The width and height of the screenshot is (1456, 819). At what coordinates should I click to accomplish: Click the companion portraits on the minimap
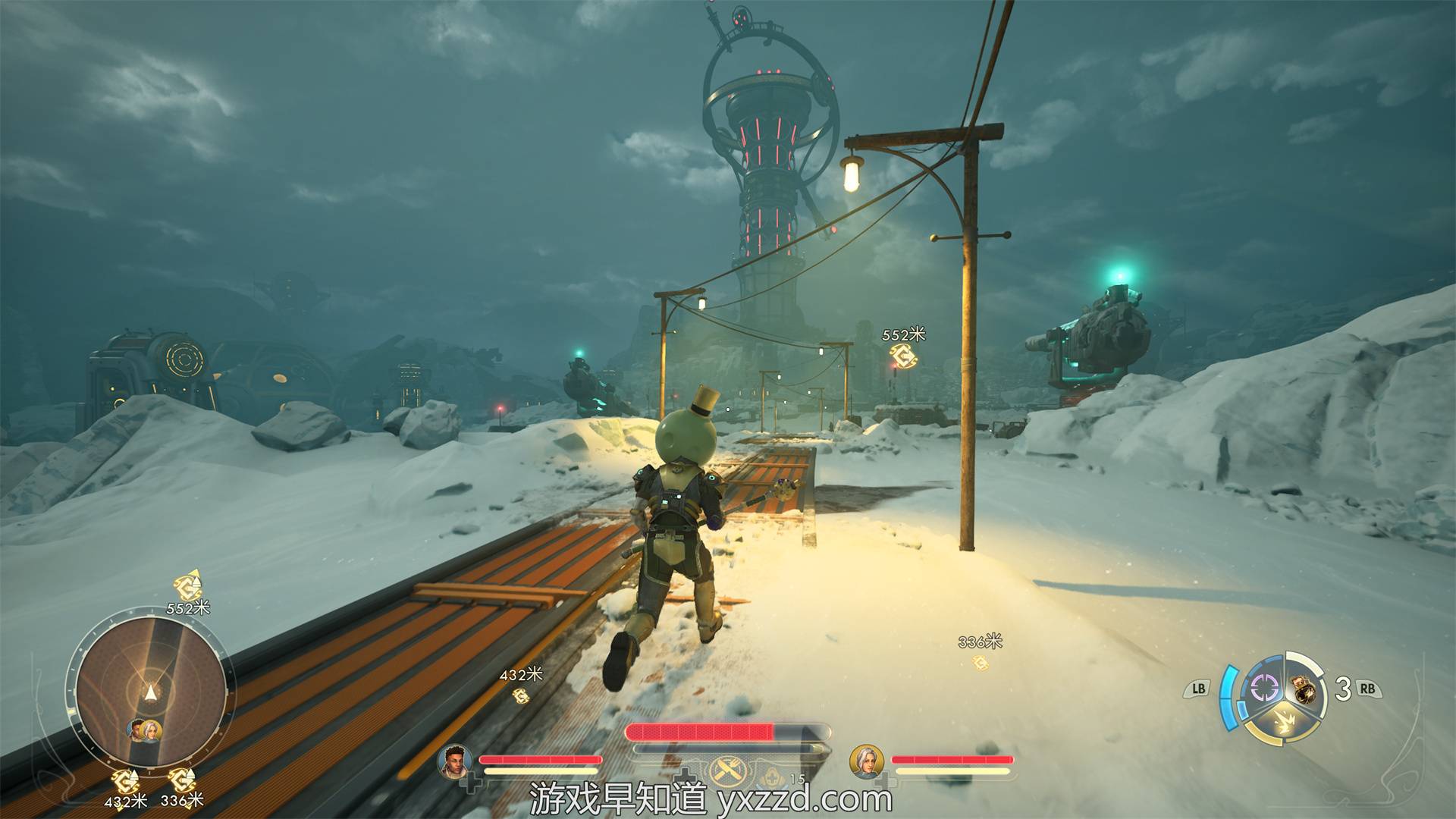[145, 730]
